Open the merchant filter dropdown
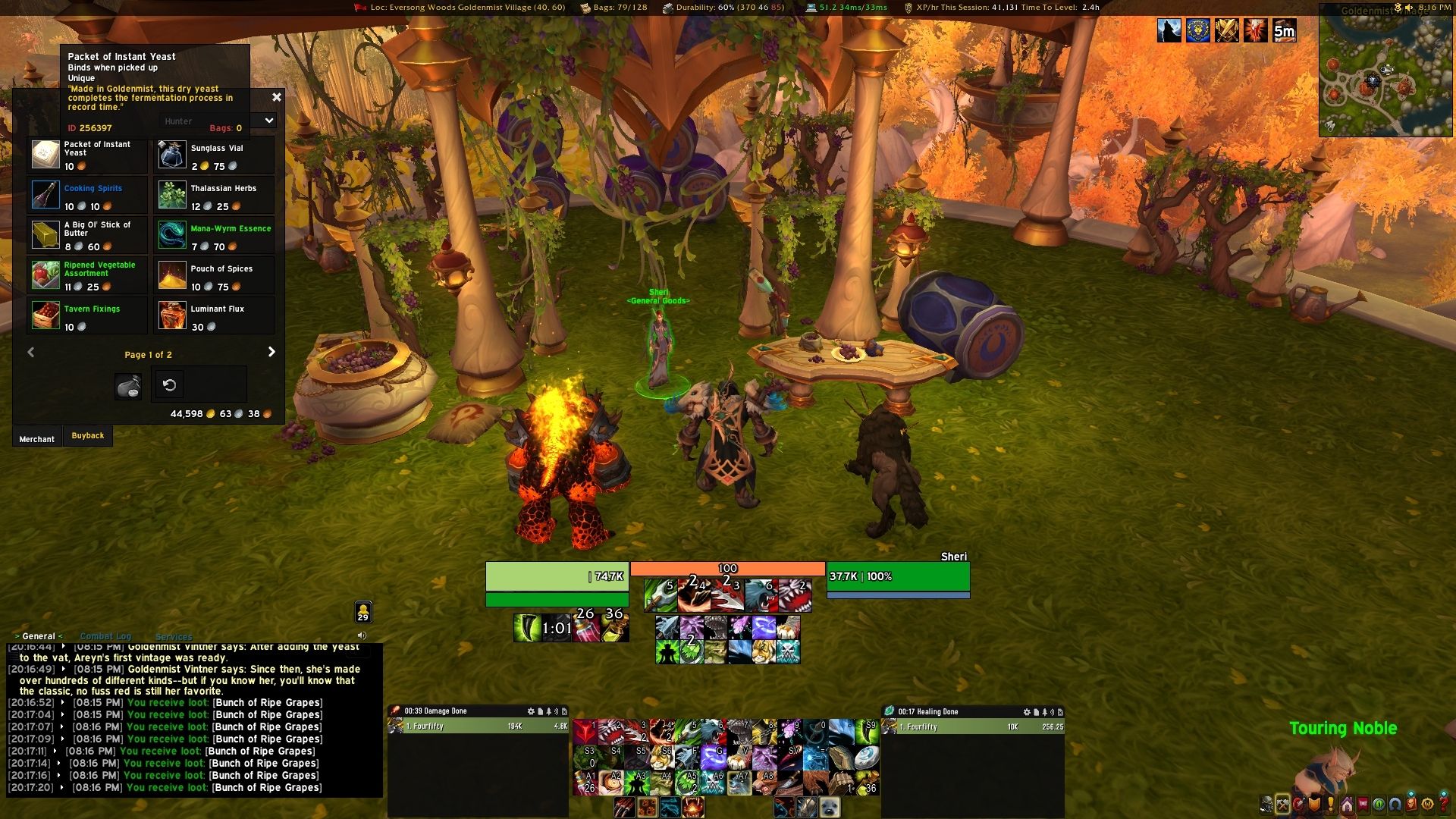This screenshot has height=819, width=1456. pos(268,121)
